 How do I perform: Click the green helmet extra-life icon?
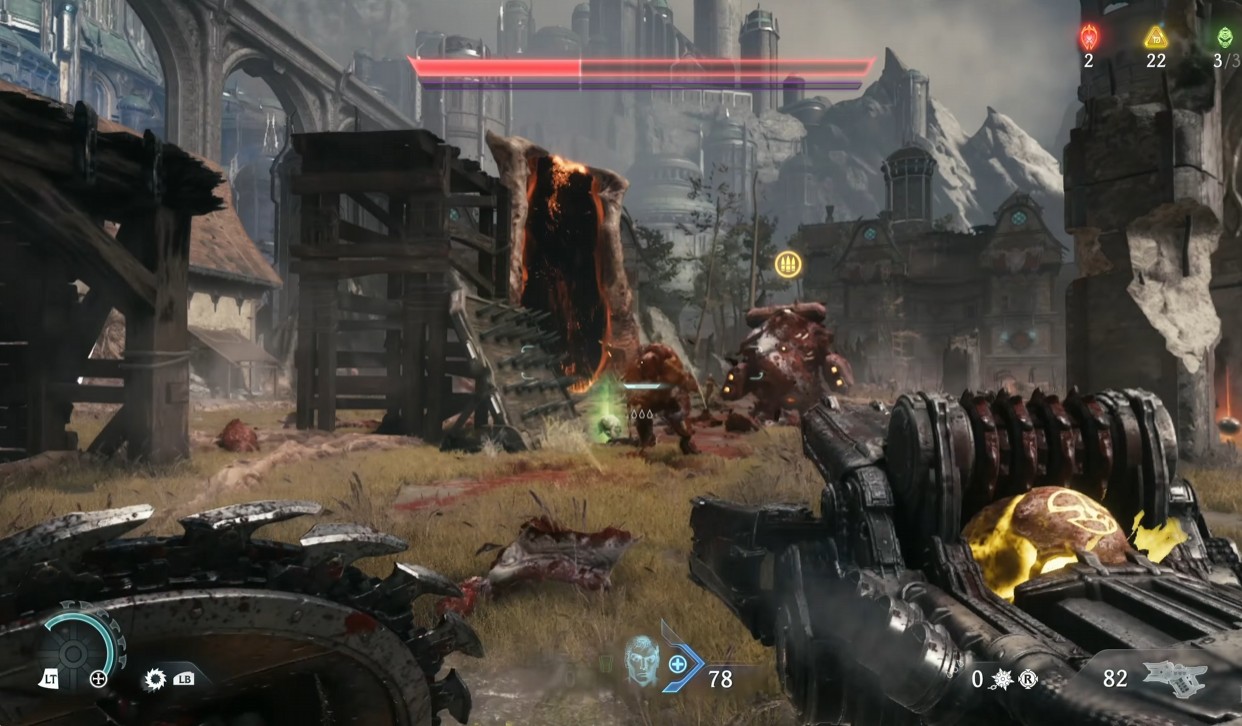click(1225, 38)
